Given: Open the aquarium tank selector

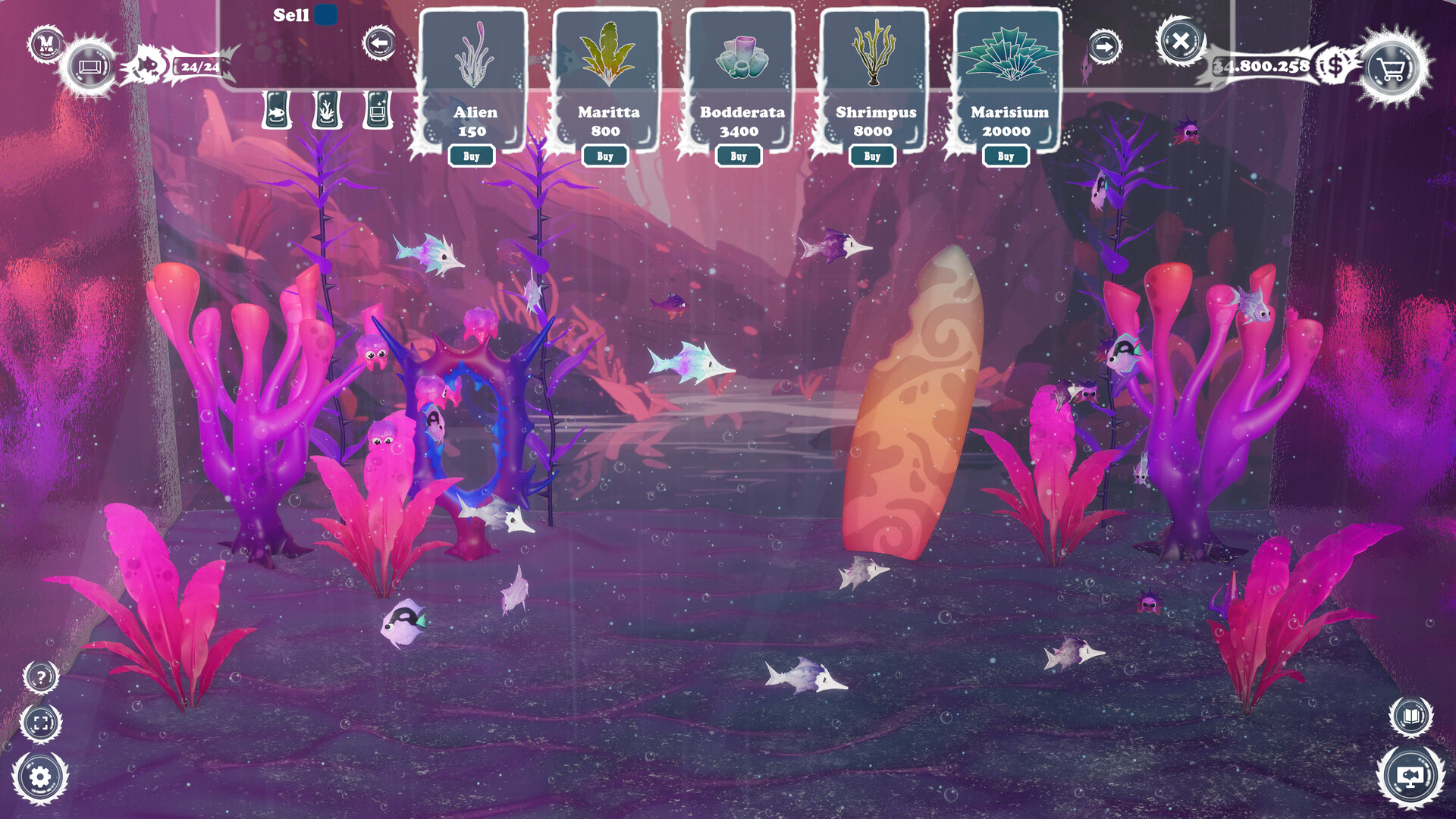Looking at the screenshot, I should click(90, 67).
